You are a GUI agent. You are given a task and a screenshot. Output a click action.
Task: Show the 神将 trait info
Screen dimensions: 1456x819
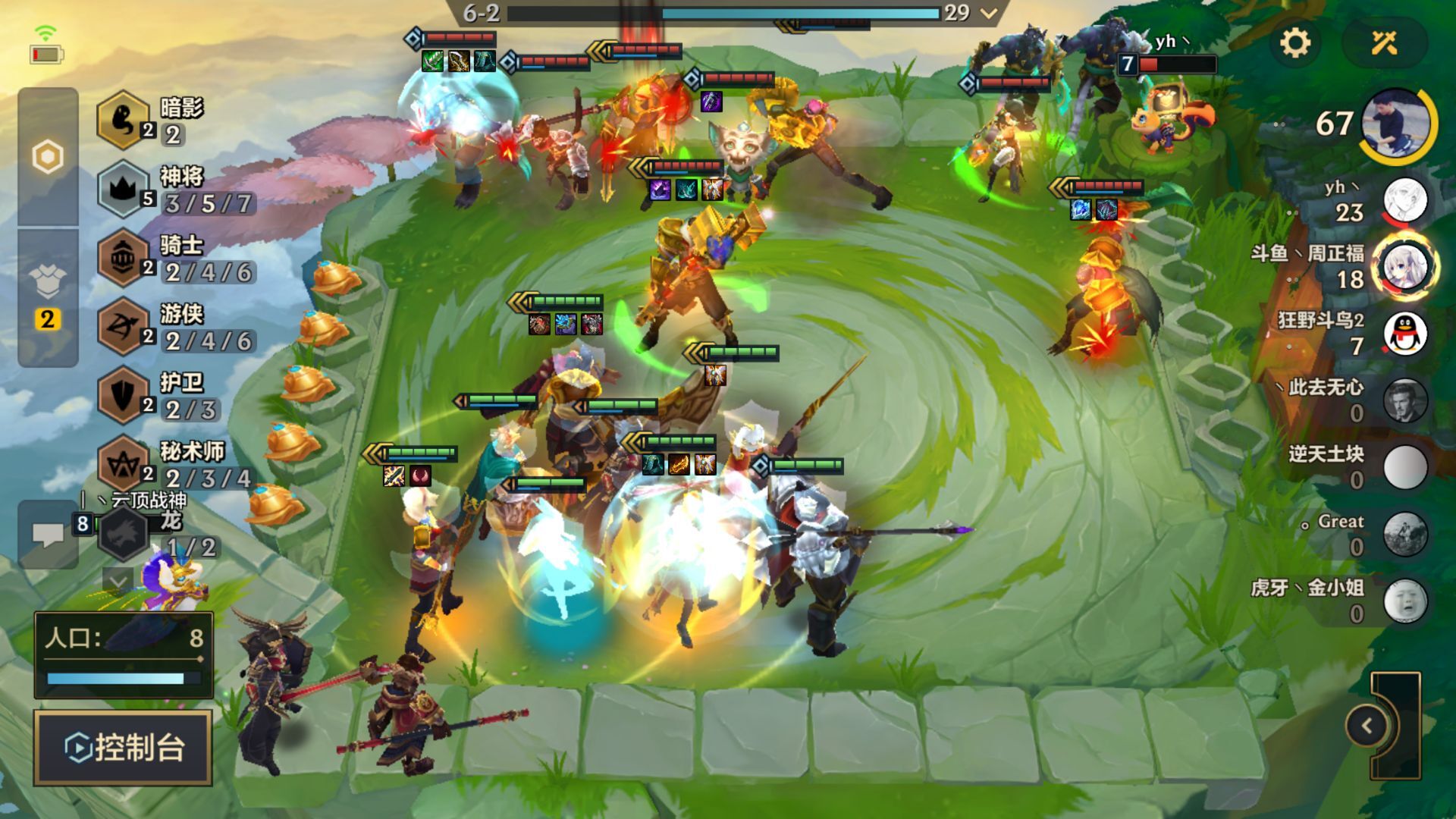point(123,189)
